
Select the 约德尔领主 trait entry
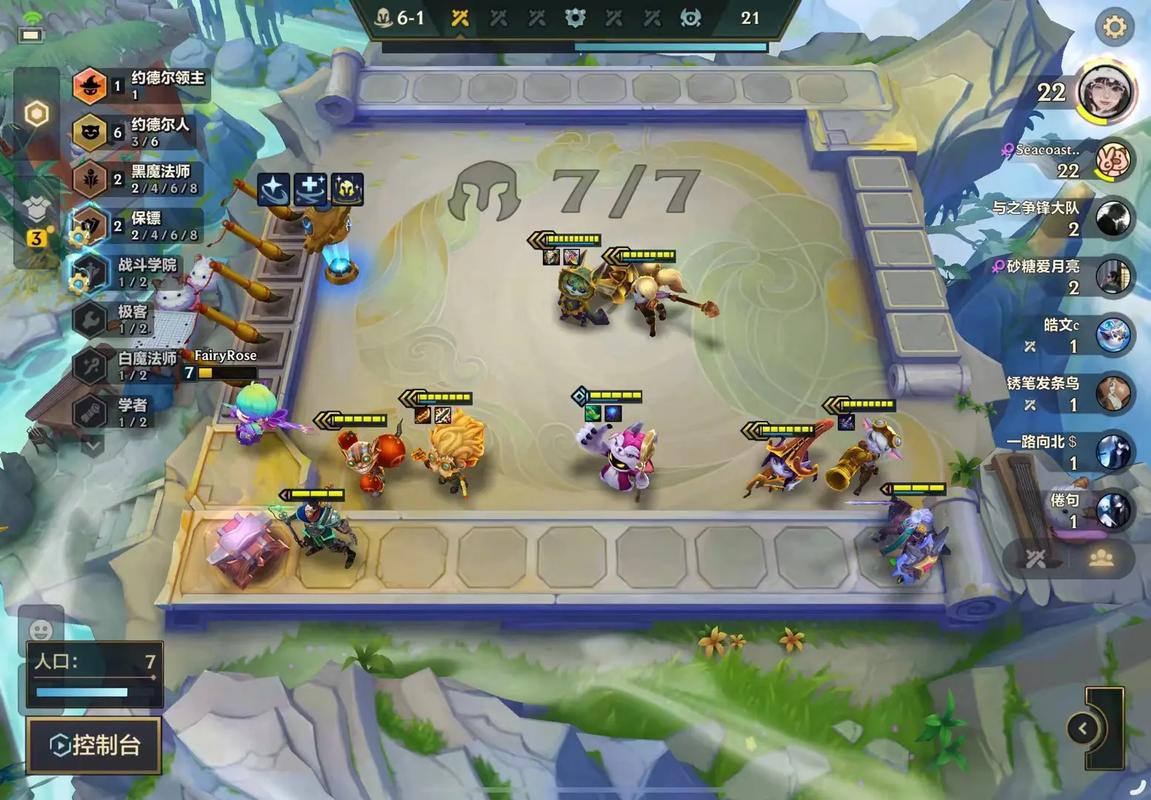click(x=142, y=85)
